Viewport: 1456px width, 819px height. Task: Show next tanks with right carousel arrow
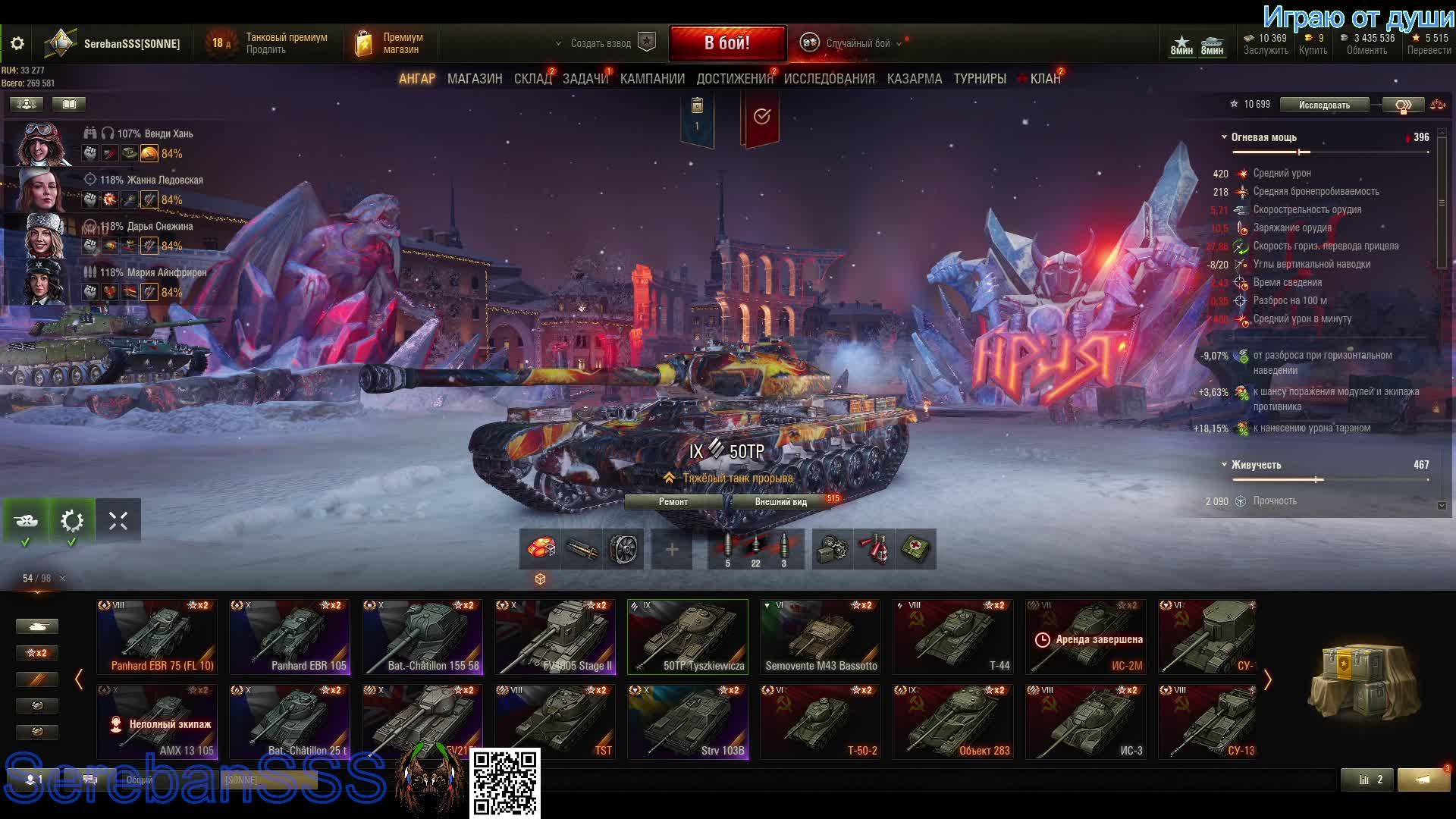coord(1267,679)
